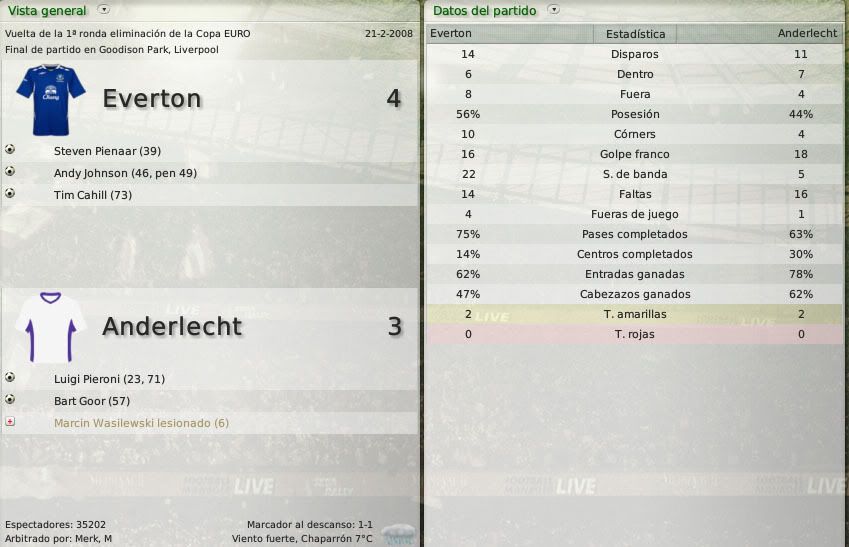Open the Vista general dropdown

105,10
